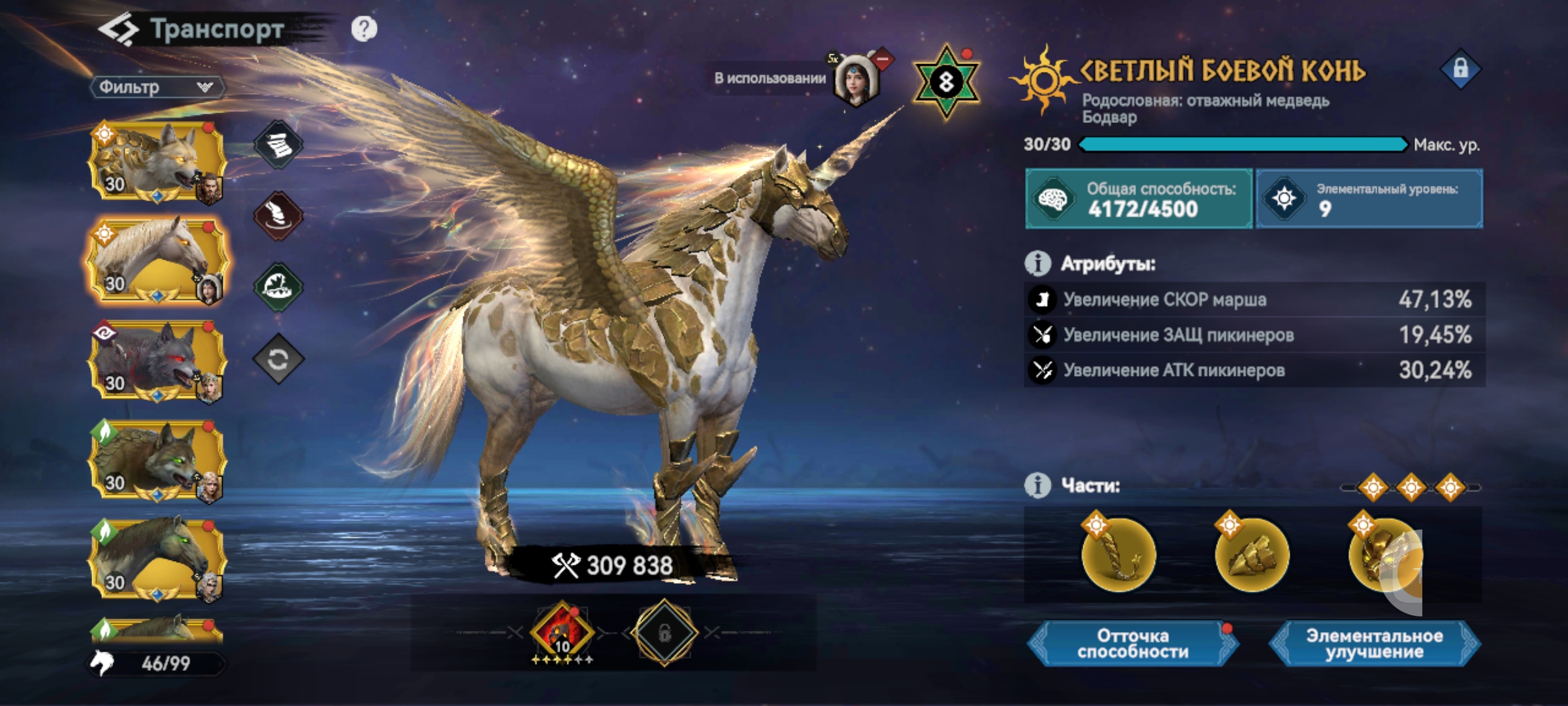Open the Фильтр dropdown
Screen dimensions: 1568x706
157,87
